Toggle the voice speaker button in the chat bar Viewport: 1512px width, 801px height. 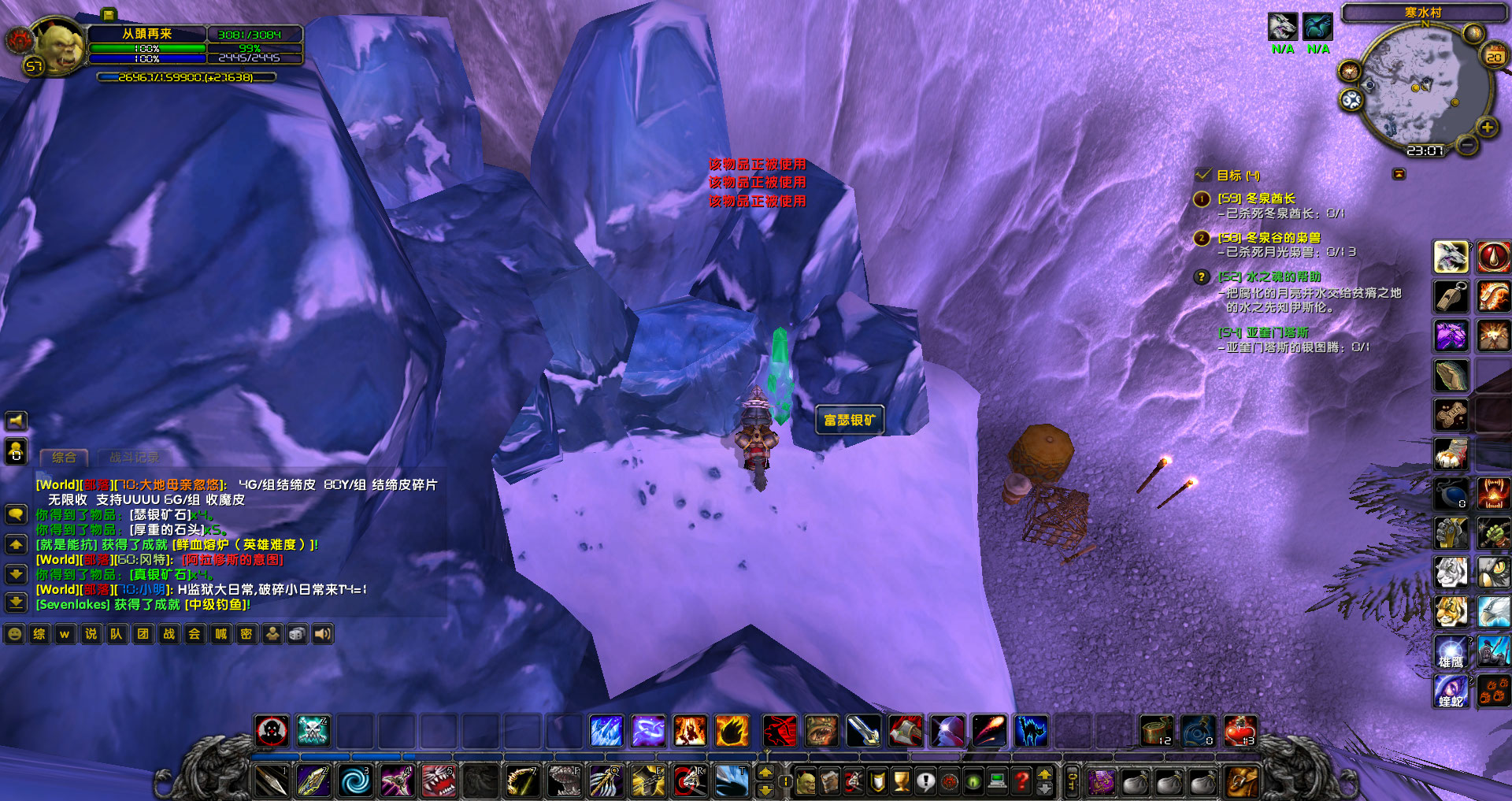click(323, 634)
